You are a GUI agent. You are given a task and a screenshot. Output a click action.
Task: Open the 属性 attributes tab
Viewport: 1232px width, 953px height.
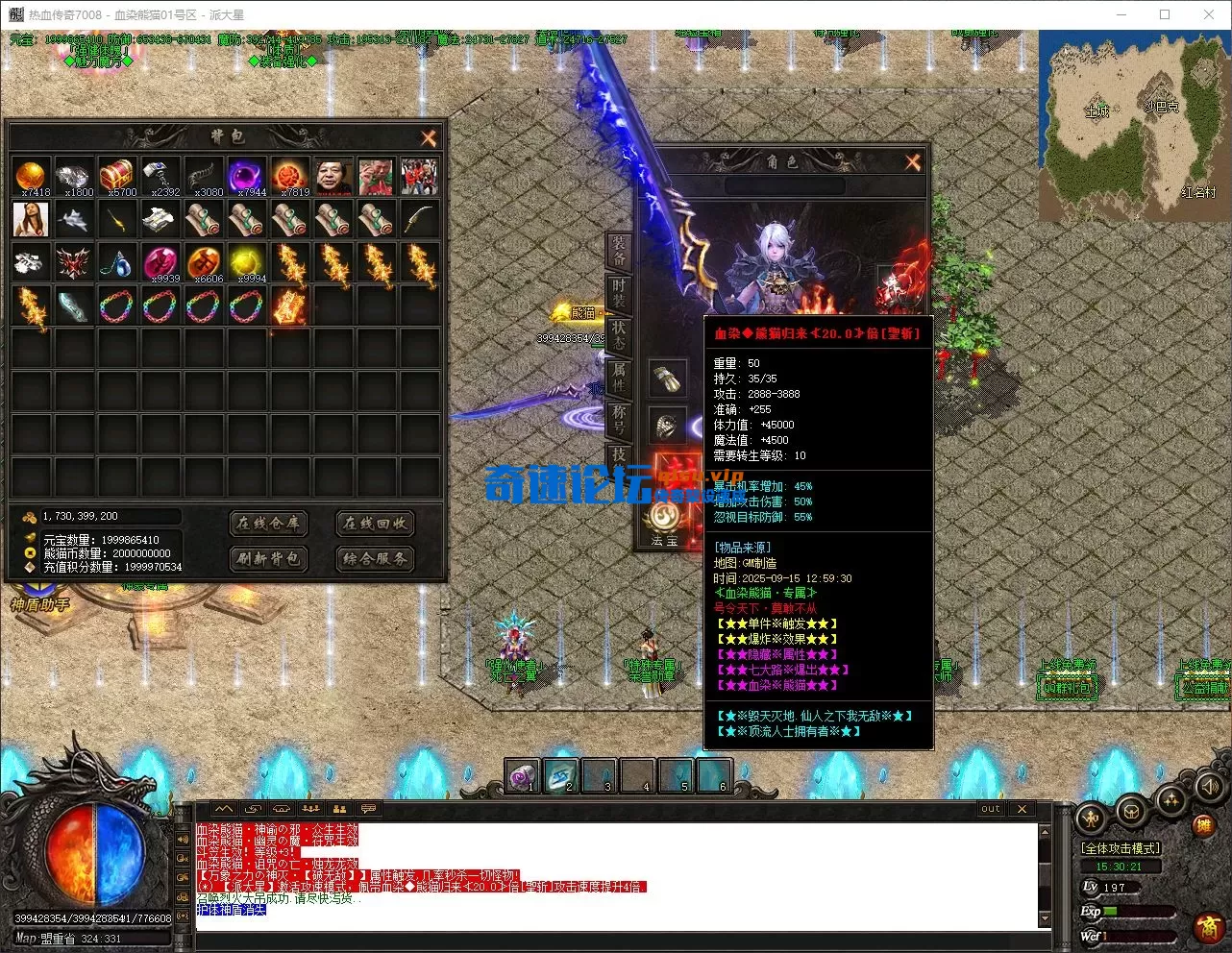[618, 377]
